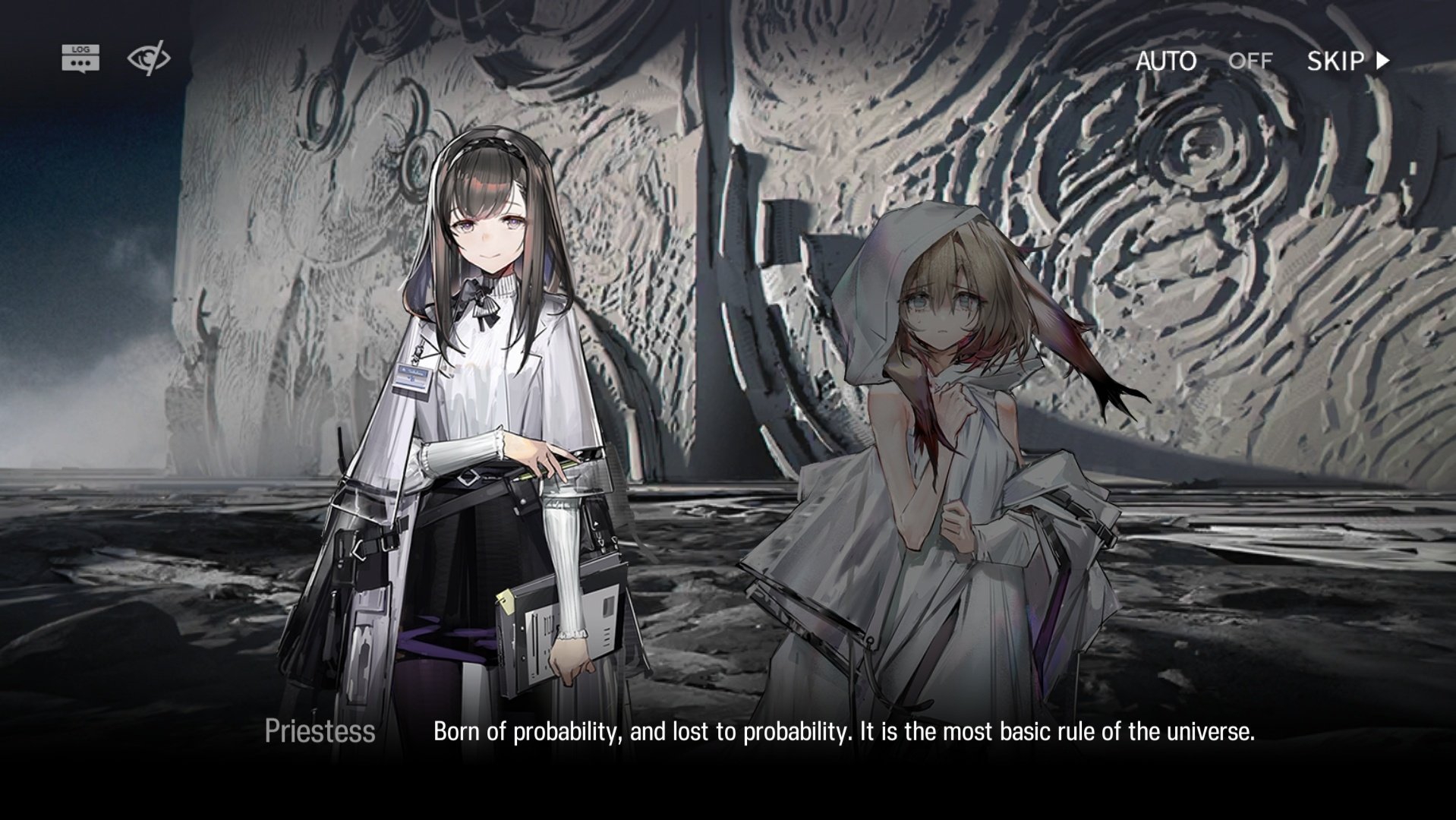1456x820 pixels.
Task: Hide the interface with the eye icon
Action: pos(148,58)
